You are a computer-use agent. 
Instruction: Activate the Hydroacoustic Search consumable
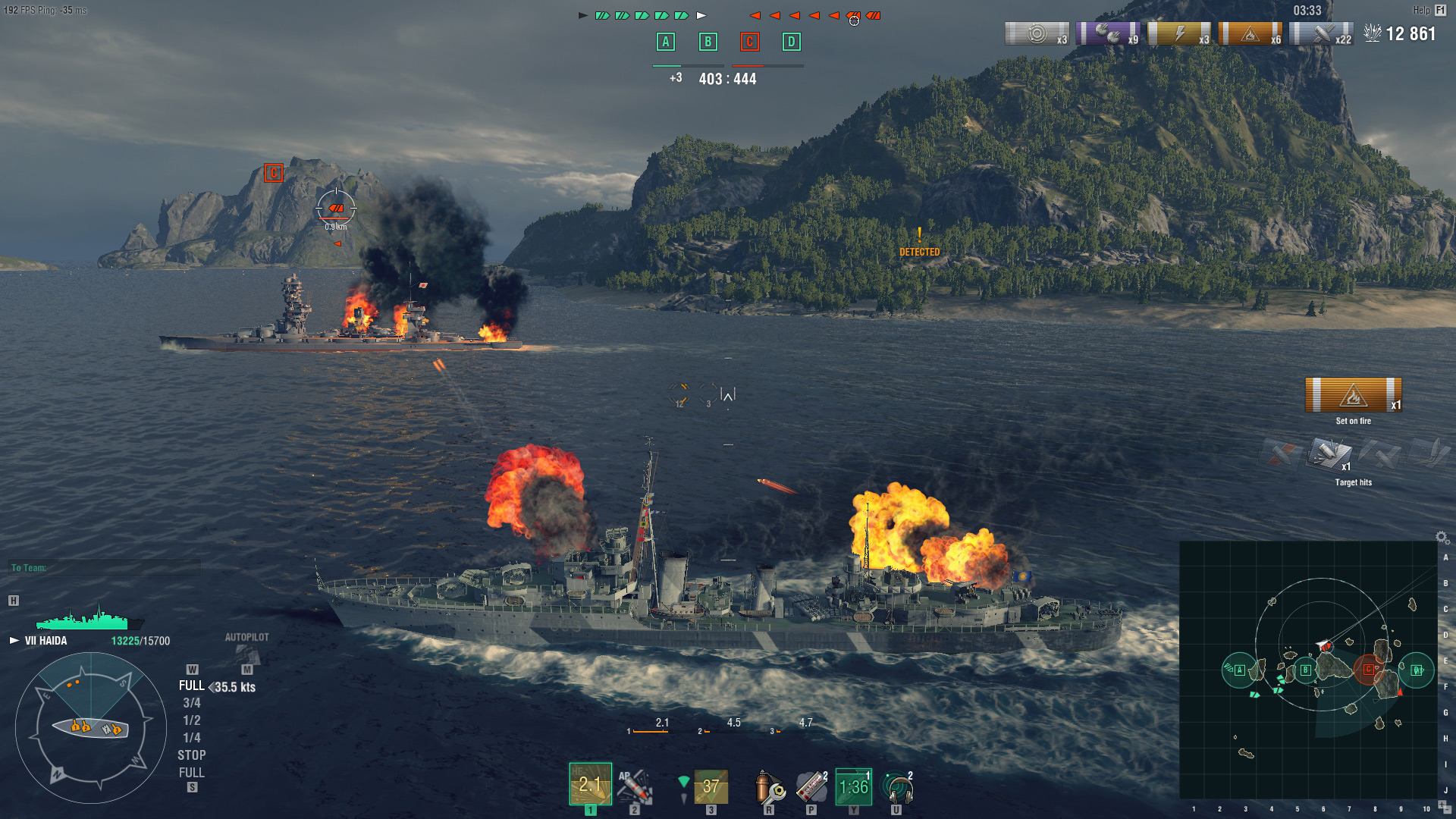pyautogui.click(x=896, y=785)
